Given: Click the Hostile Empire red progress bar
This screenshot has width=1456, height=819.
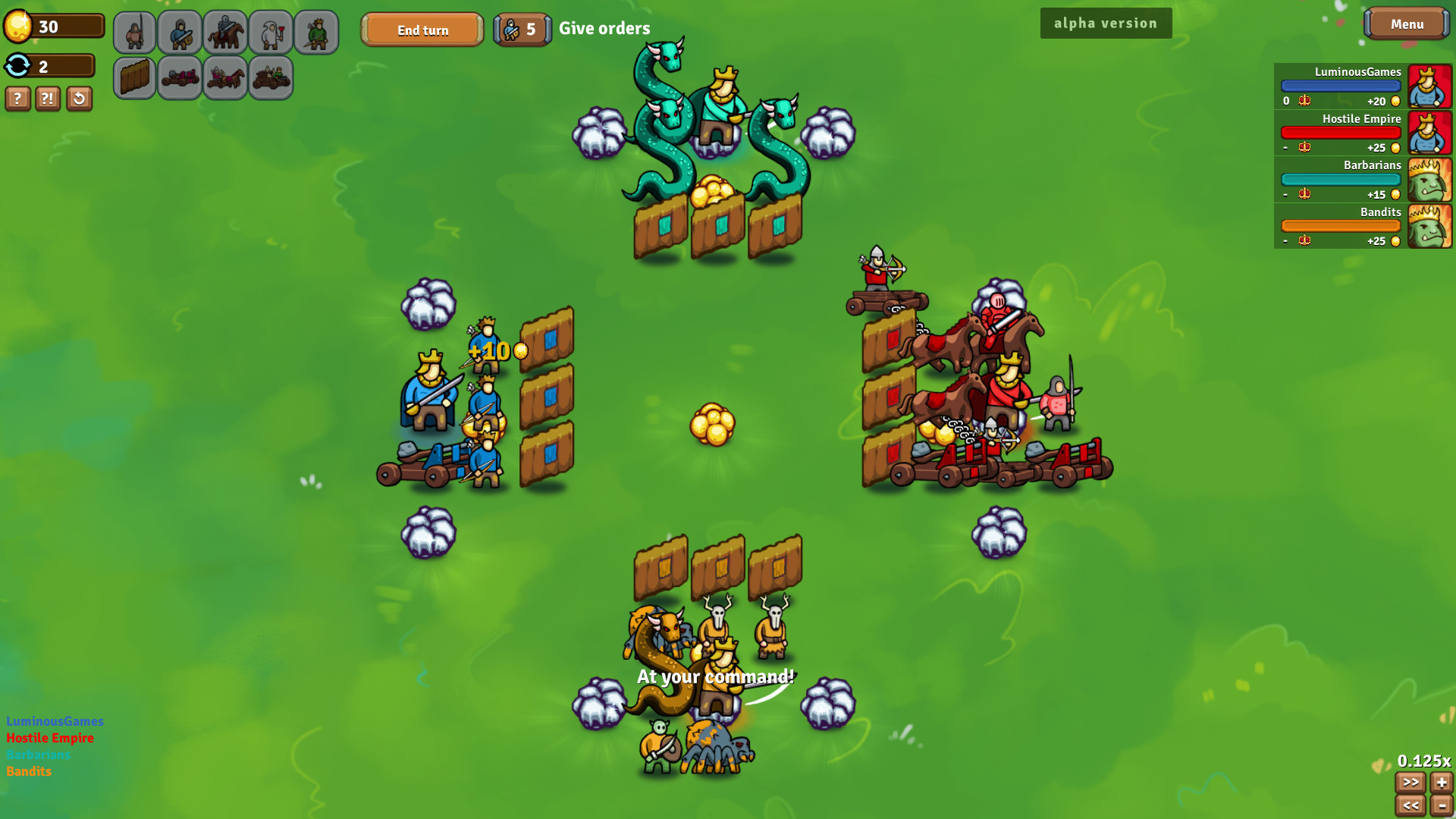Looking at the screenshot, I should 1341,133.
